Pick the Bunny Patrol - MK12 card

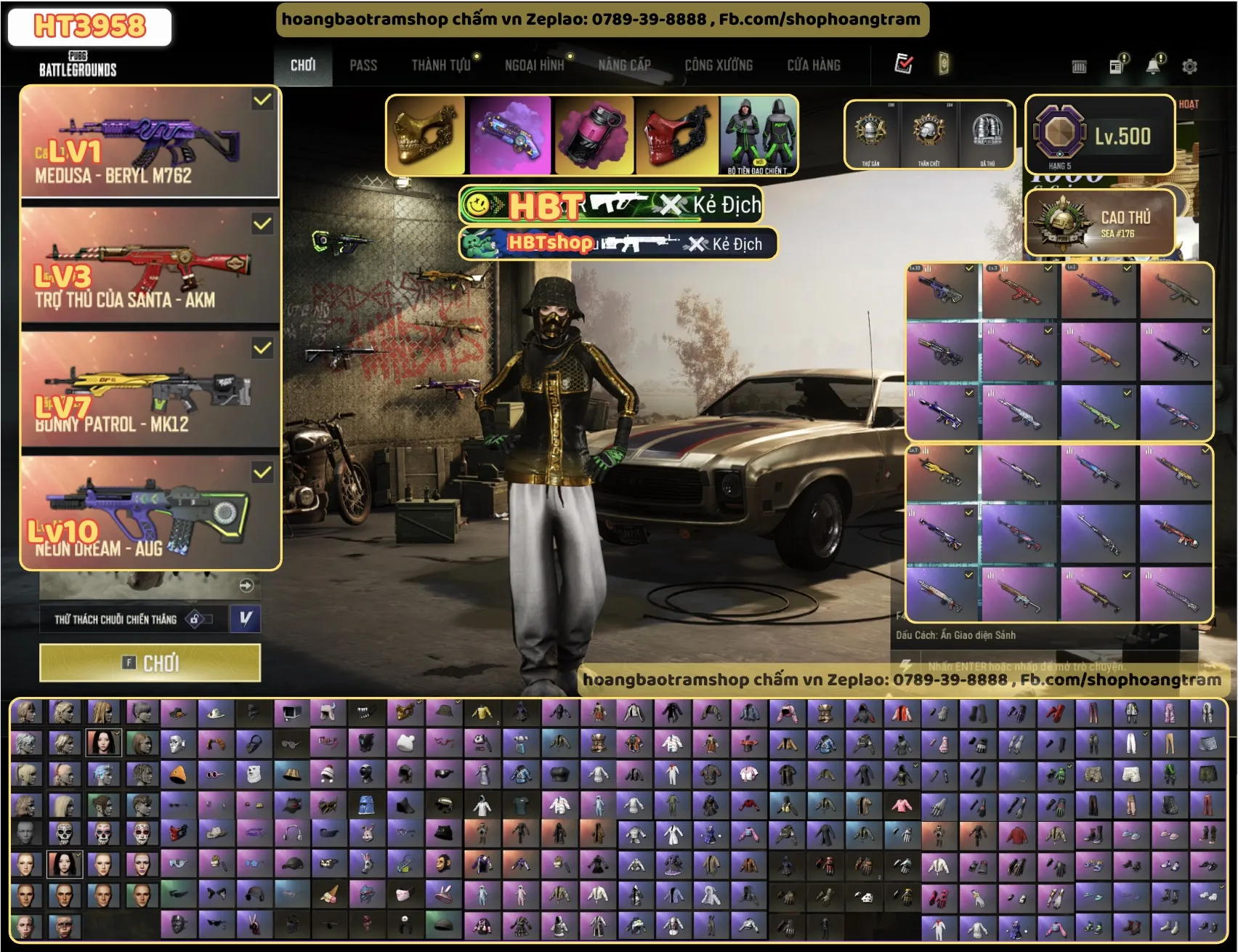[x=150, y=391]
